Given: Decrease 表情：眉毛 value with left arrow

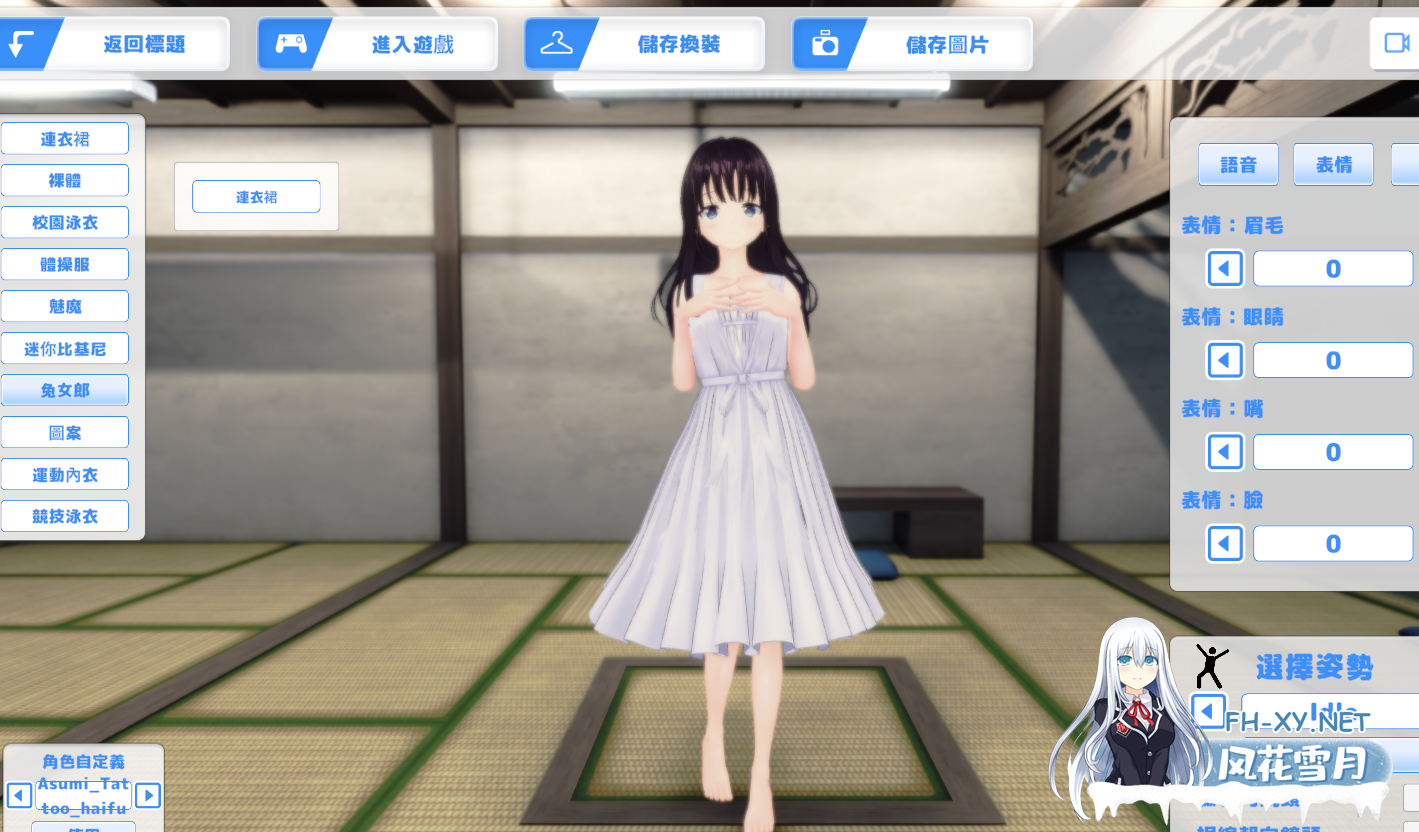Looking at the screenshot, I should click(1225, 268).
